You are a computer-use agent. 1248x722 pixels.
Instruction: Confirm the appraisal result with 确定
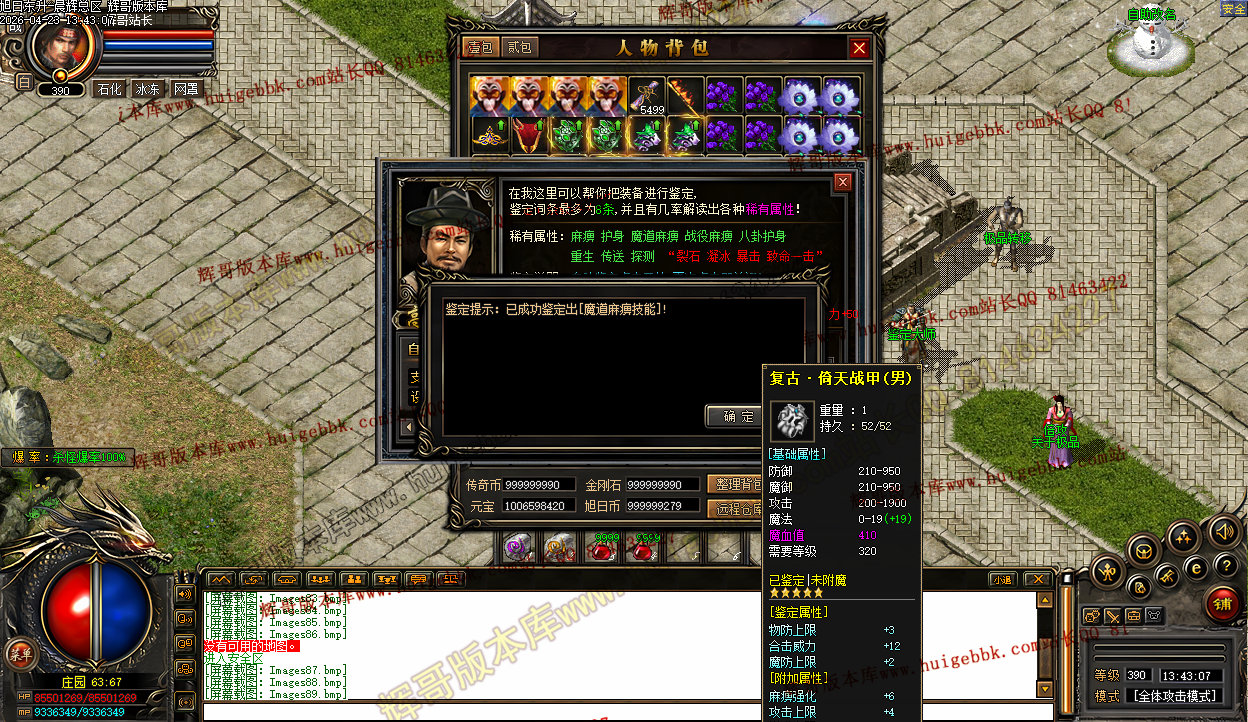point(739,416)
